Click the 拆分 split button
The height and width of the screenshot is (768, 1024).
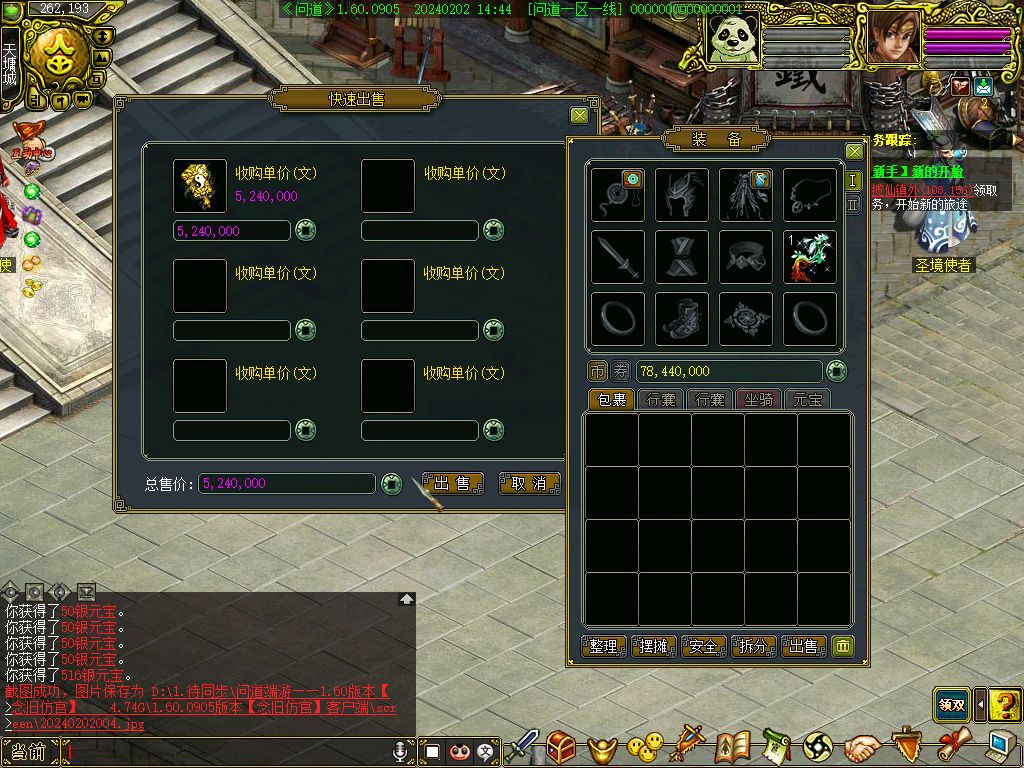(753, 647)
